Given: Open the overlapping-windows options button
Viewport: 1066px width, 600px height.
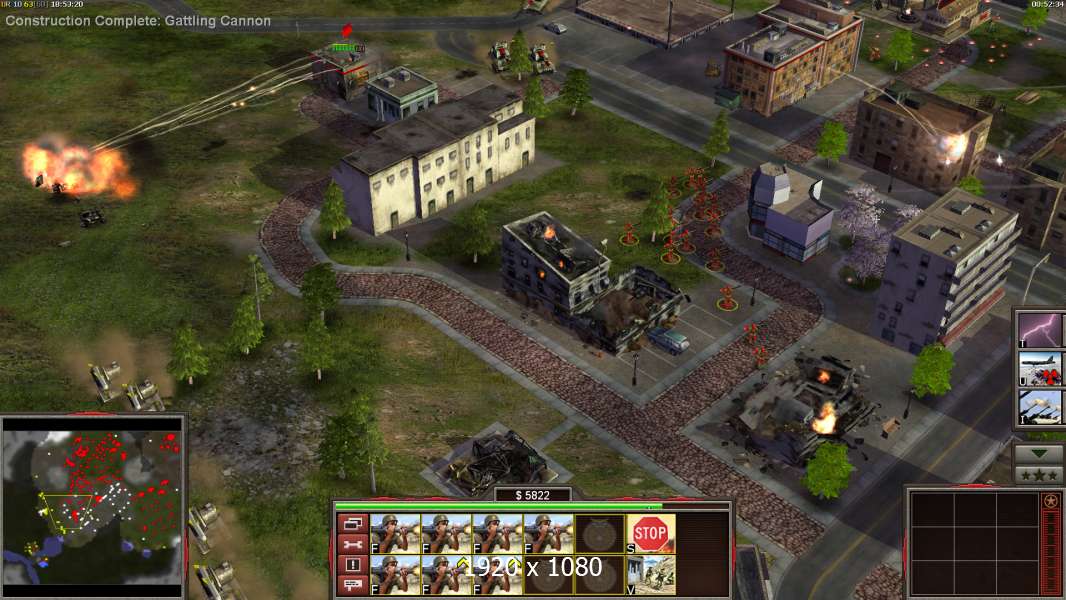Looking at the screenshot, I should click(x=352, y=523).
